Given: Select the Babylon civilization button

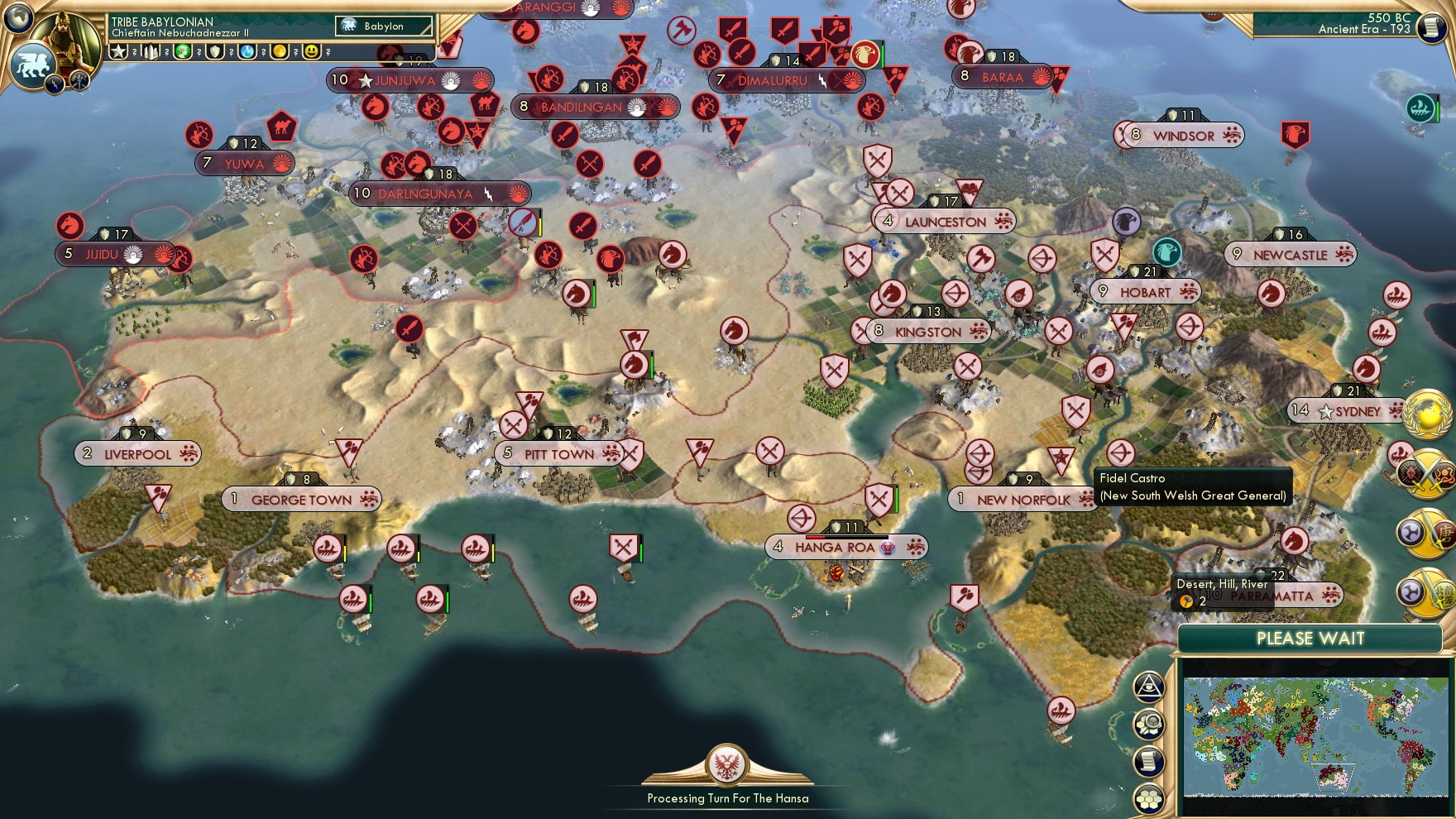Looking at the screenshot, I should pos(385,26).
